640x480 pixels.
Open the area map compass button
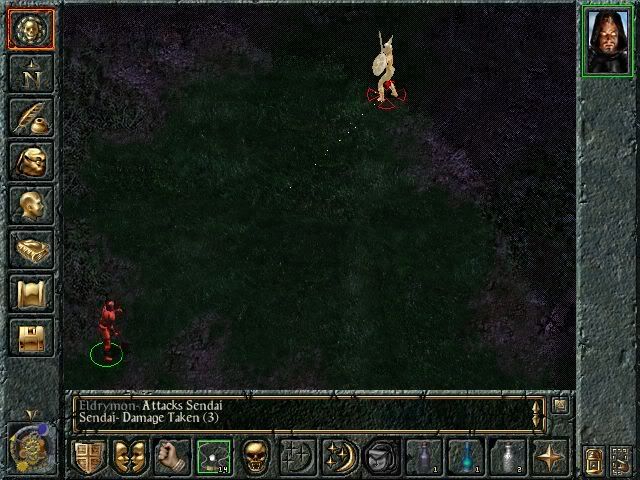point(29,74)
